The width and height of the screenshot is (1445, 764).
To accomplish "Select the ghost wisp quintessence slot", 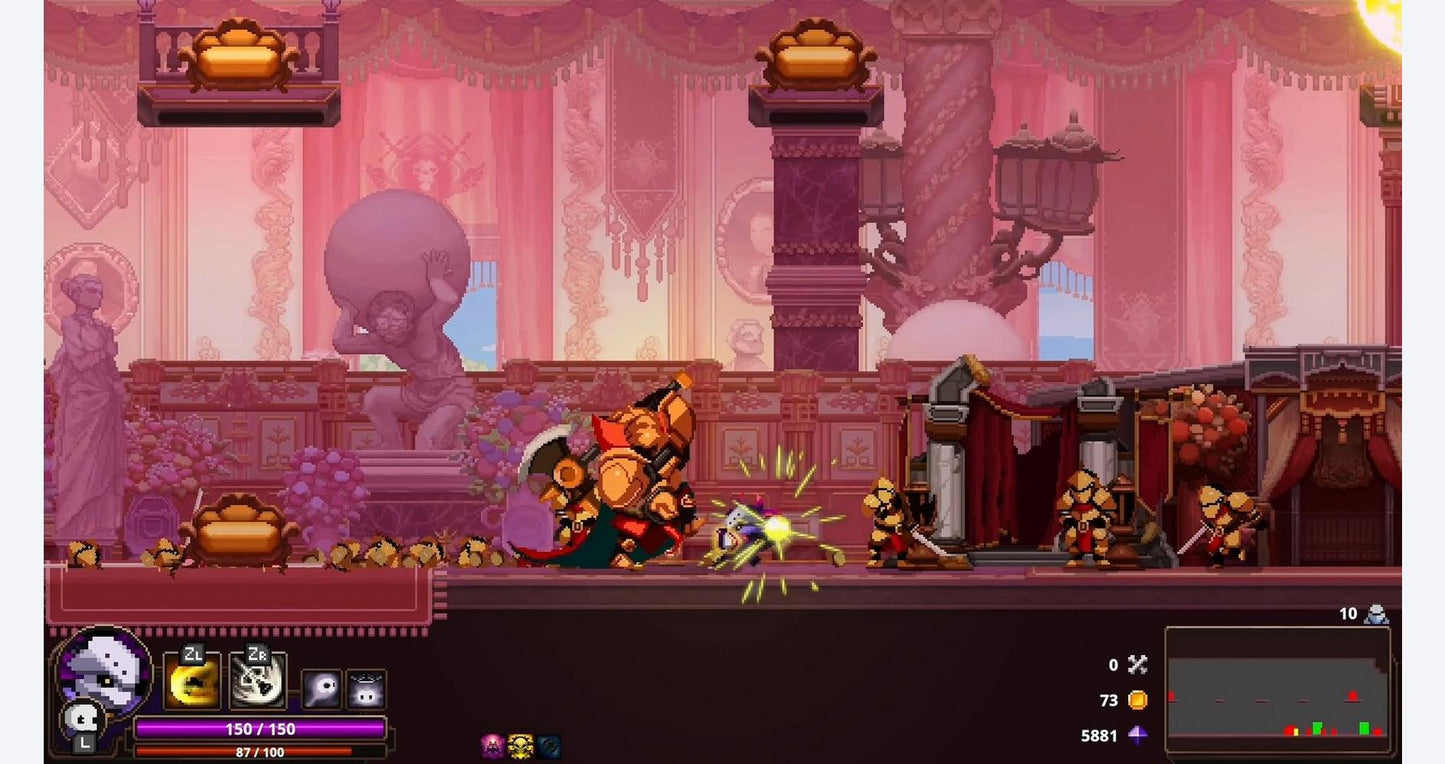I will tap(322, 690).
